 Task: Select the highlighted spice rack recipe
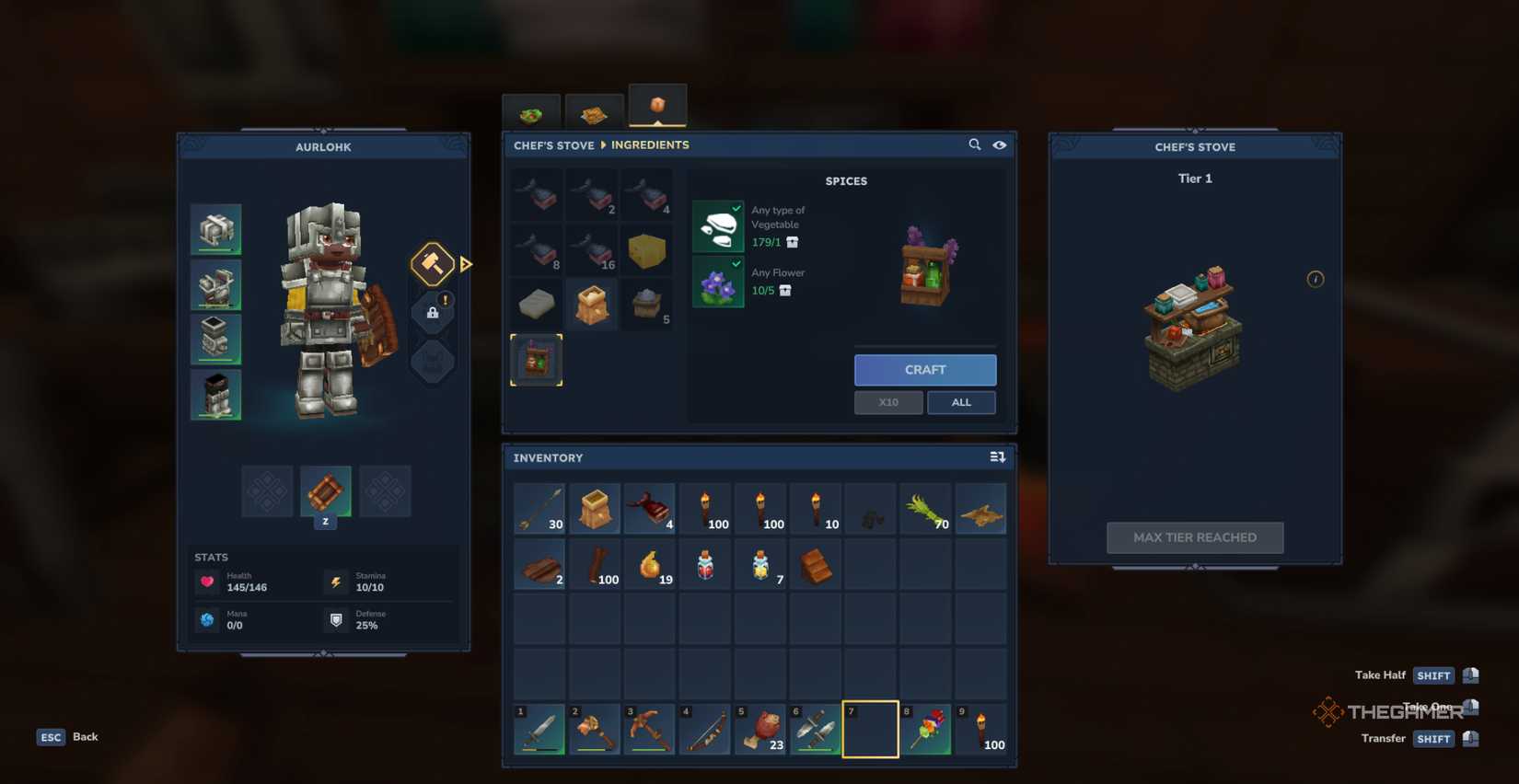tap(536, 360)
